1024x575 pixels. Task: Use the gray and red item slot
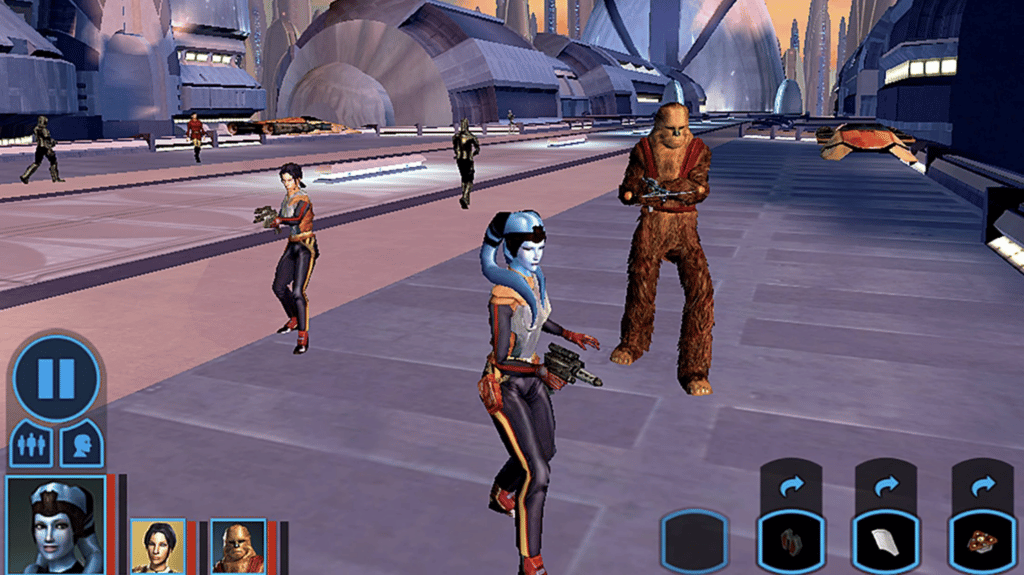(790, 542)
